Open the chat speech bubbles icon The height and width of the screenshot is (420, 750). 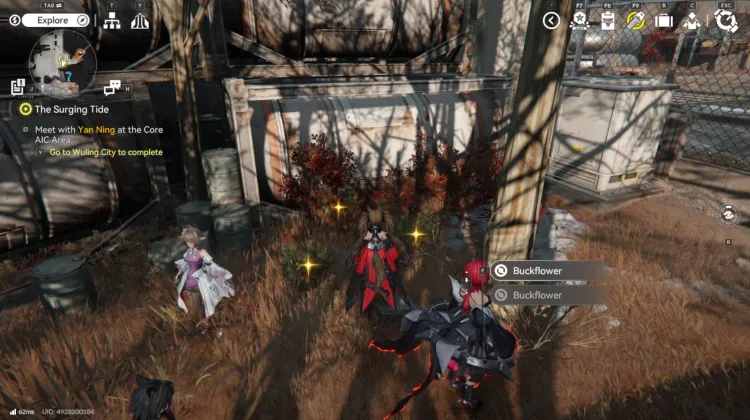[x=112, y=88]
